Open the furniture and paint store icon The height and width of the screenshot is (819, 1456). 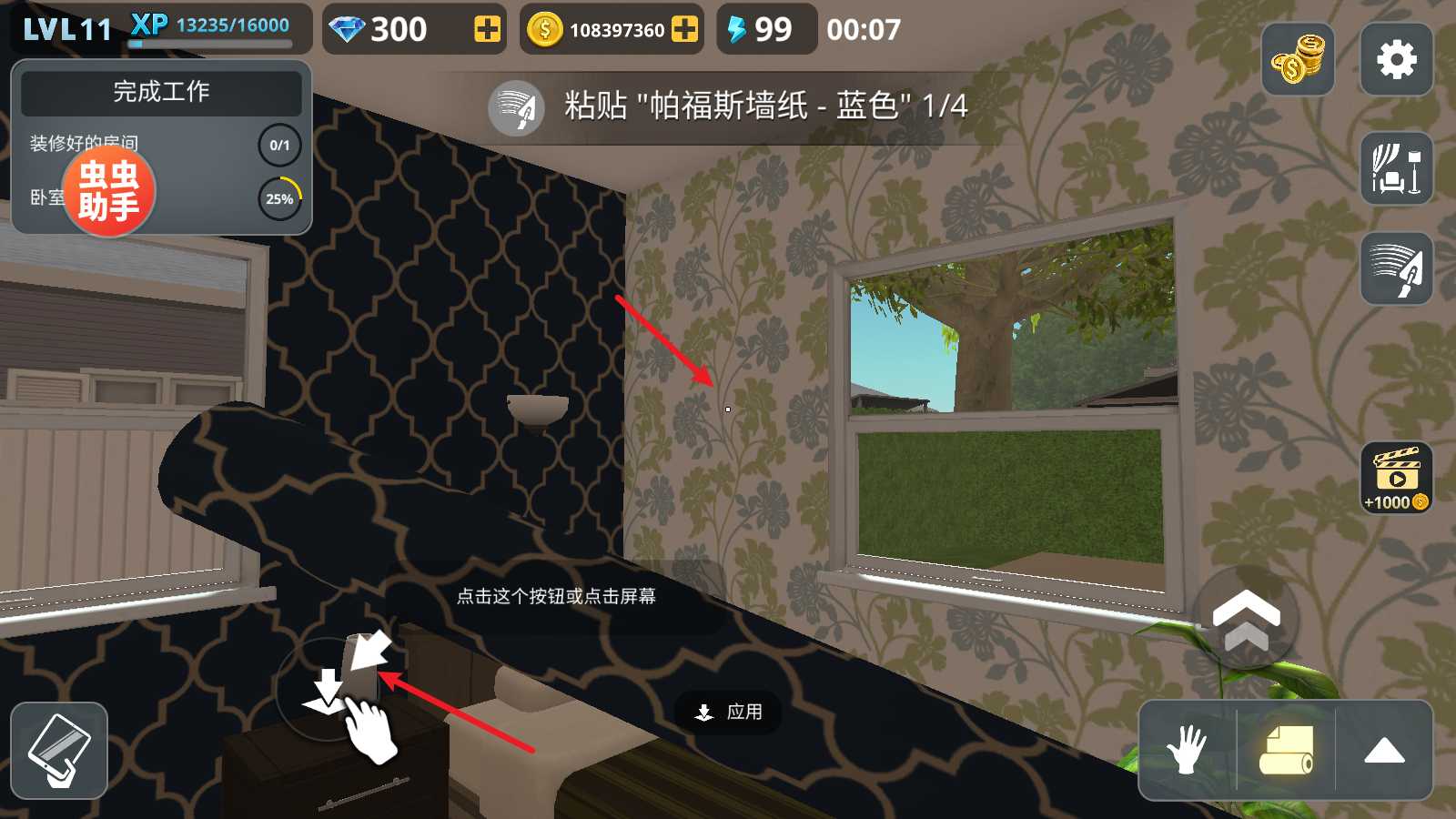[x=1396, y=168]
